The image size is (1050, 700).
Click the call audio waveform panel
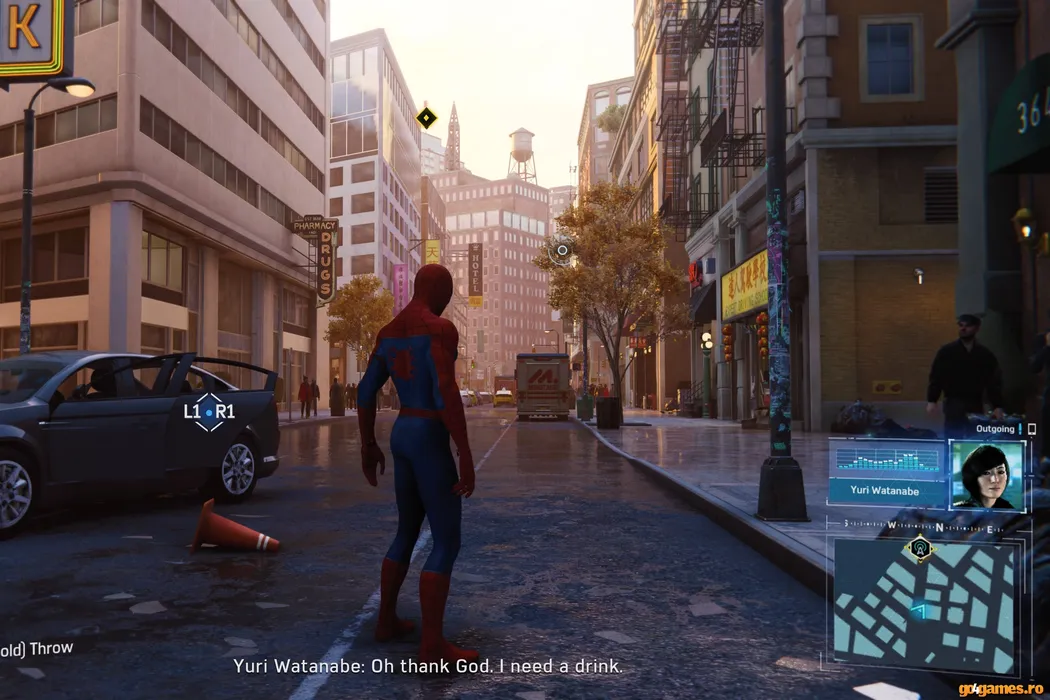click(887, 459)
